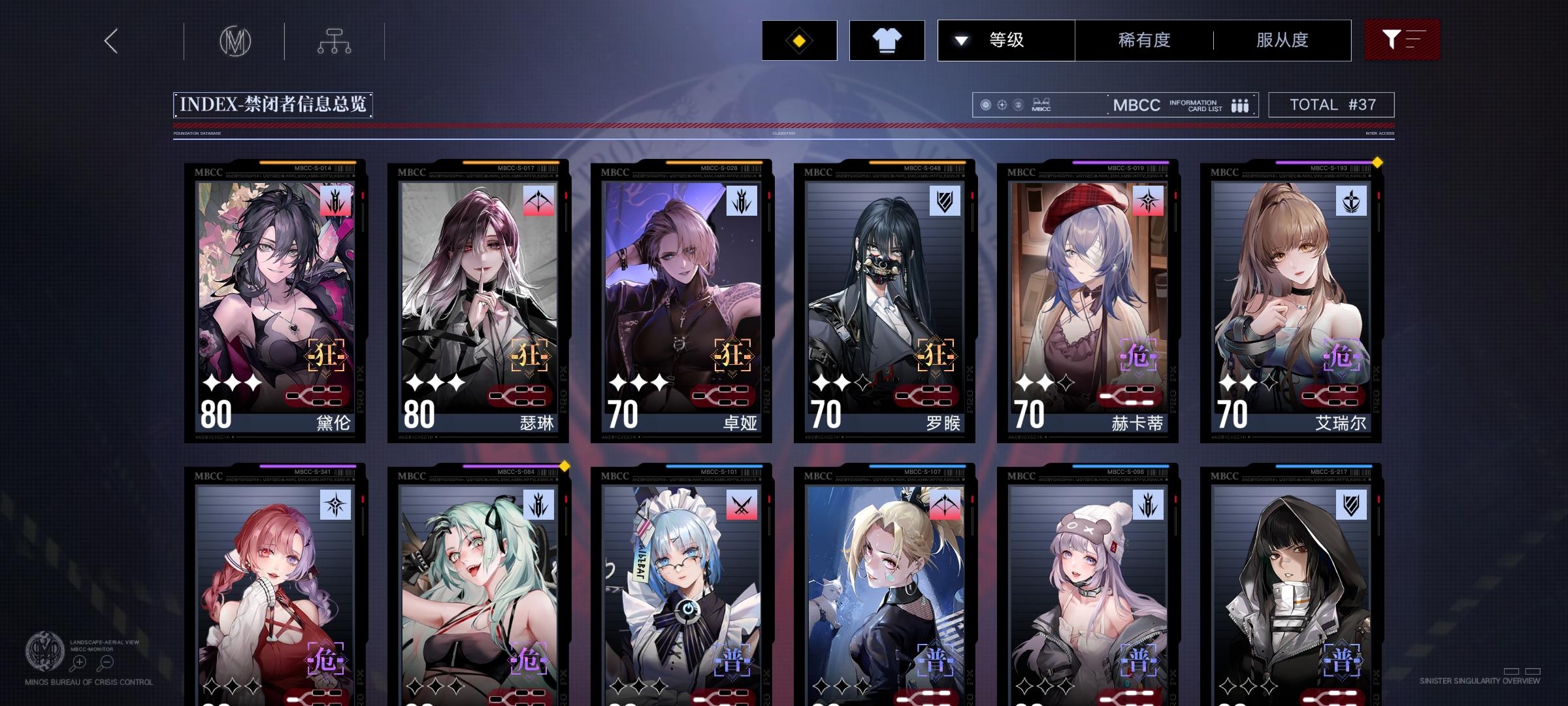
Task: Switch sorting to 服从度
Action: click(1281, 40)
